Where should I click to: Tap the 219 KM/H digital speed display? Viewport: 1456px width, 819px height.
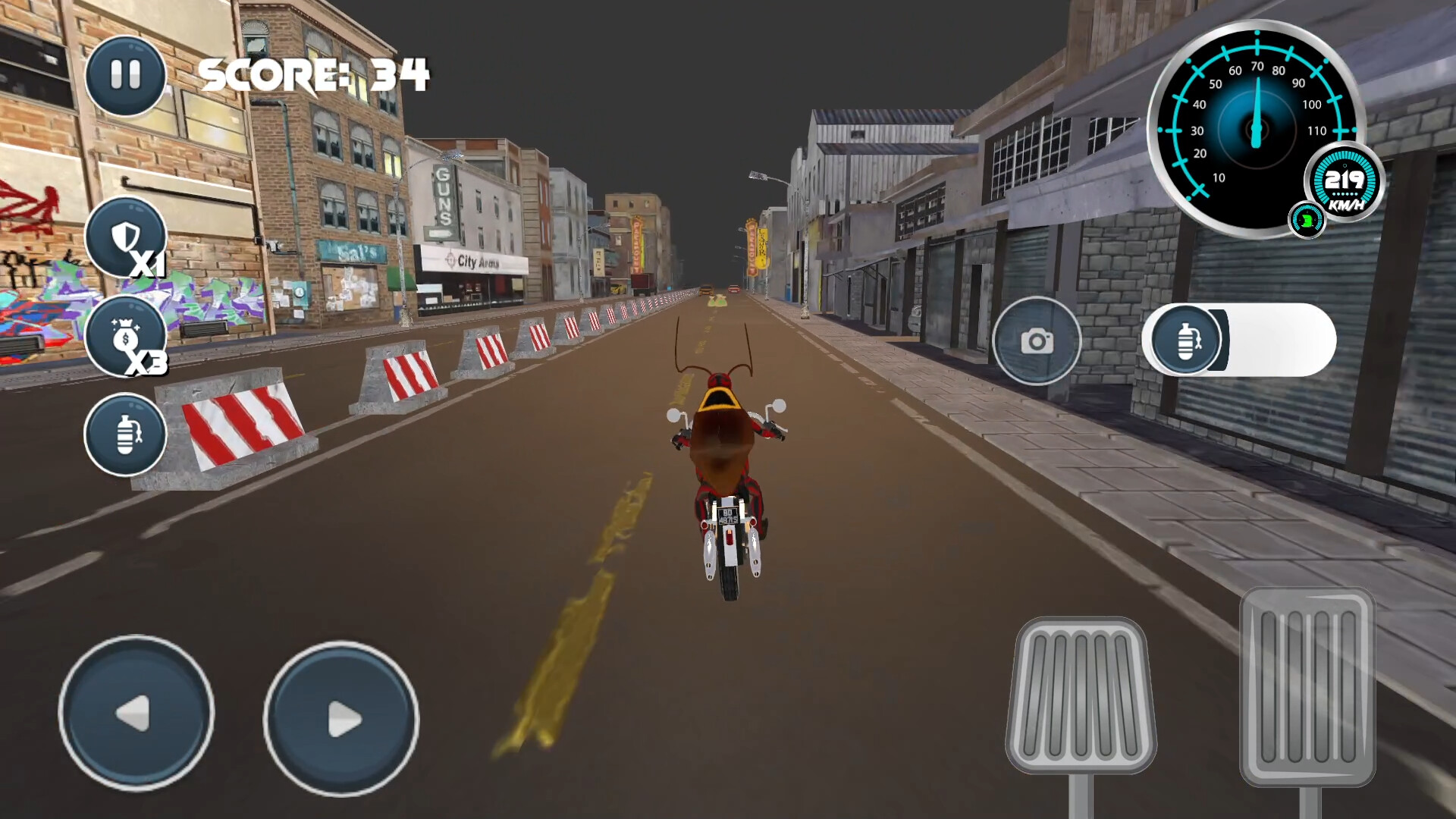point(1344,182)
